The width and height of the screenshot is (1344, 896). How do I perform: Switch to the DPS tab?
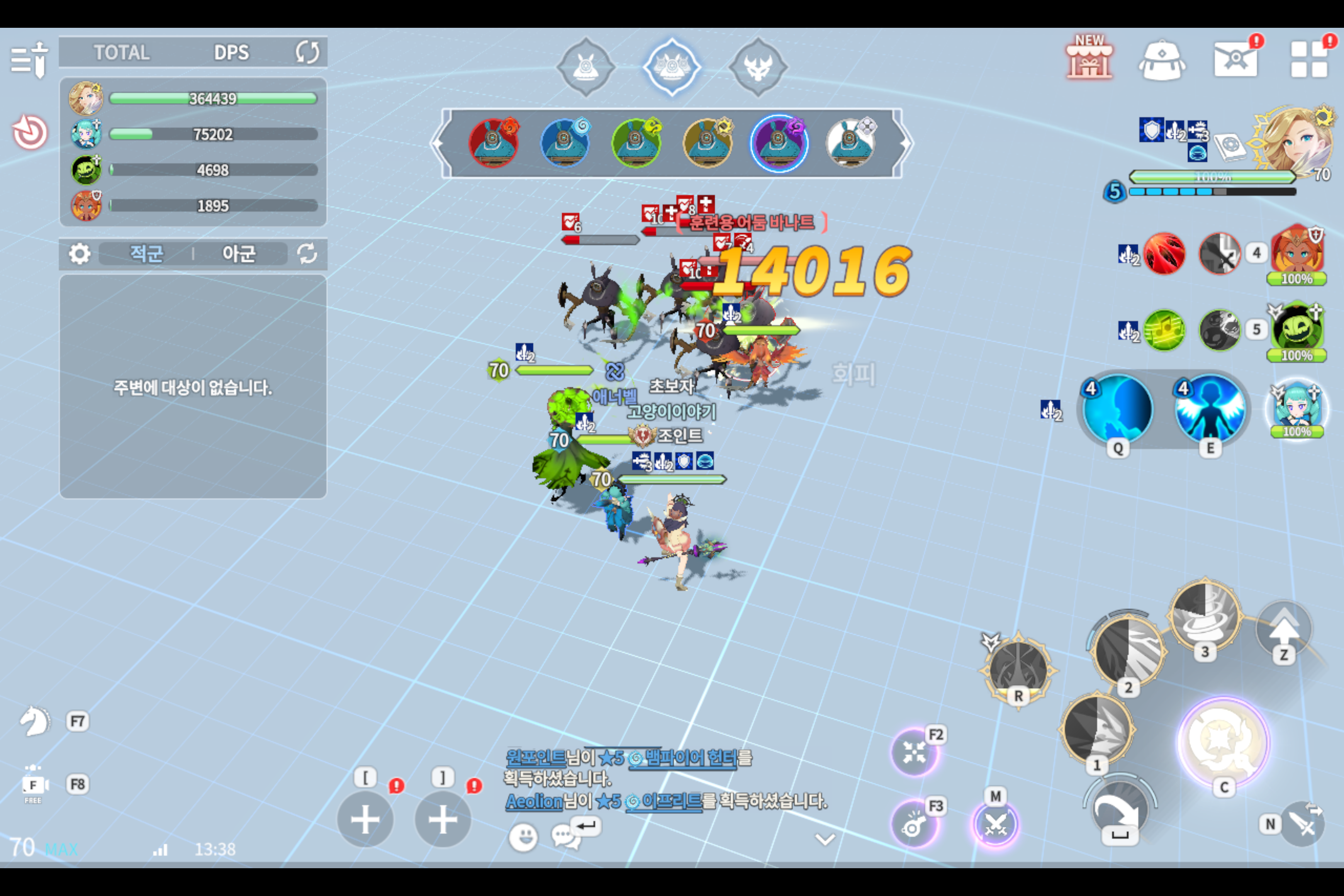231,53
